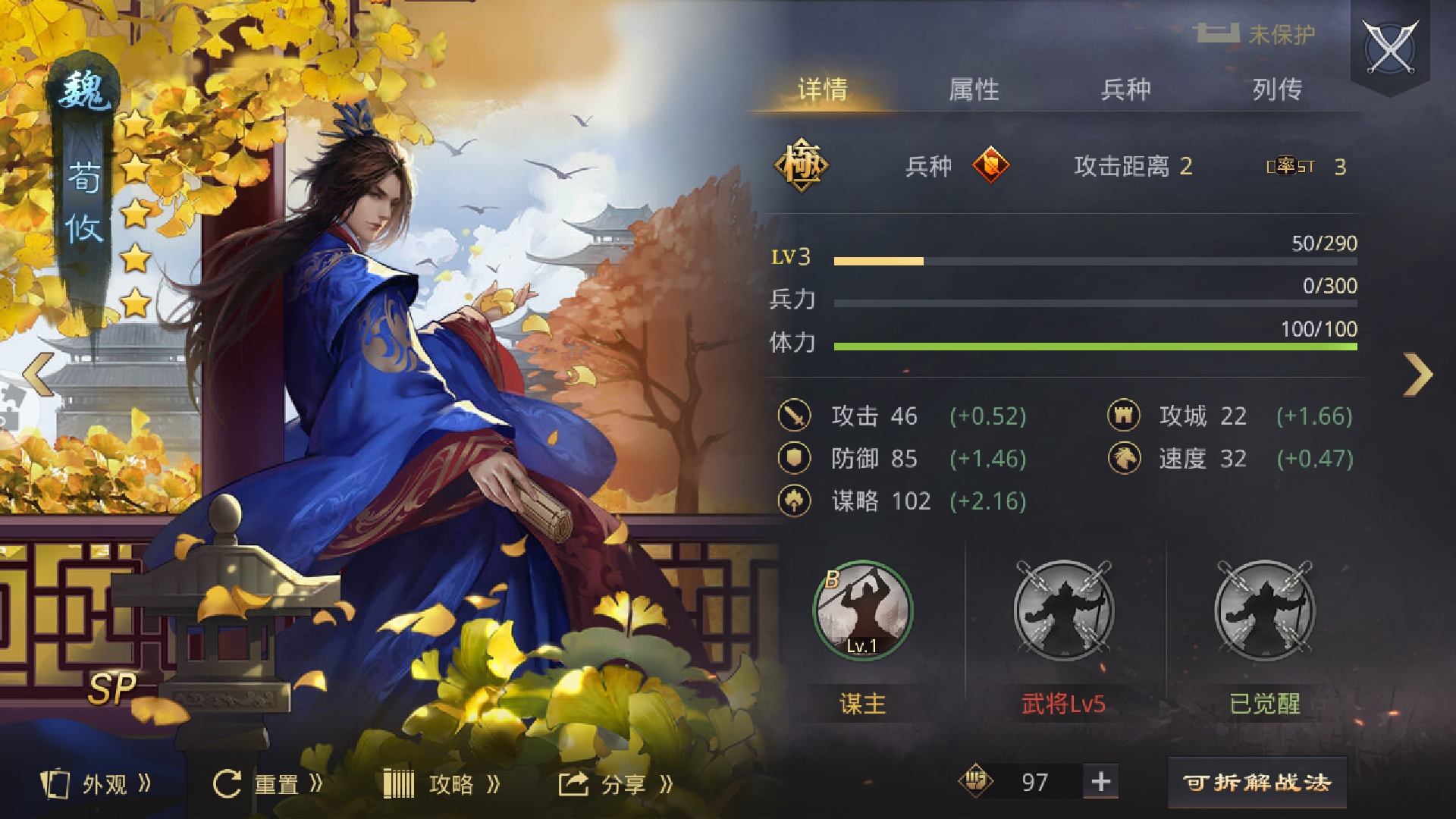Switch to the 属性 tab
This screenshot has width=1456, height=819.
[x=971, y=89]
